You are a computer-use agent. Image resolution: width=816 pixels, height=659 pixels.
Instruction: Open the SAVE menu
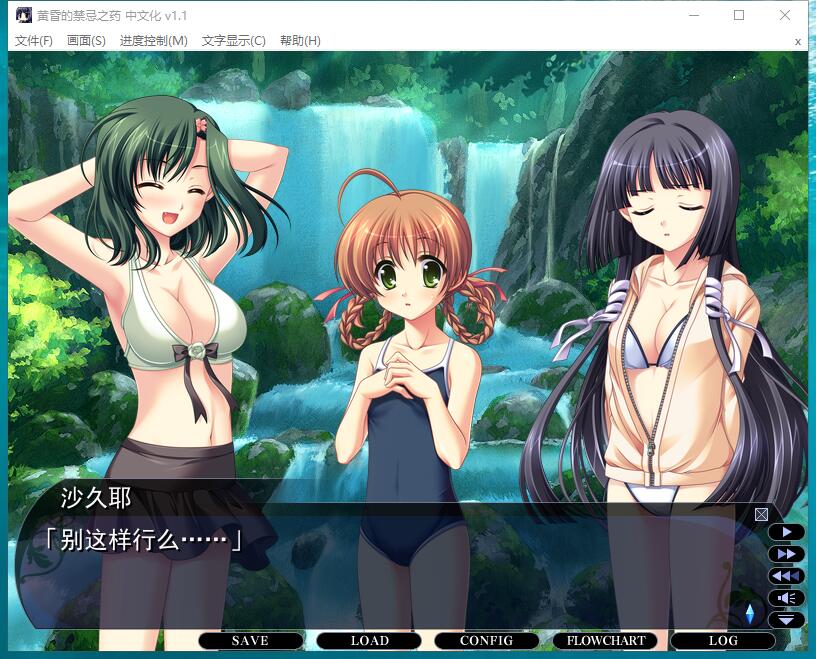point(250,641)
